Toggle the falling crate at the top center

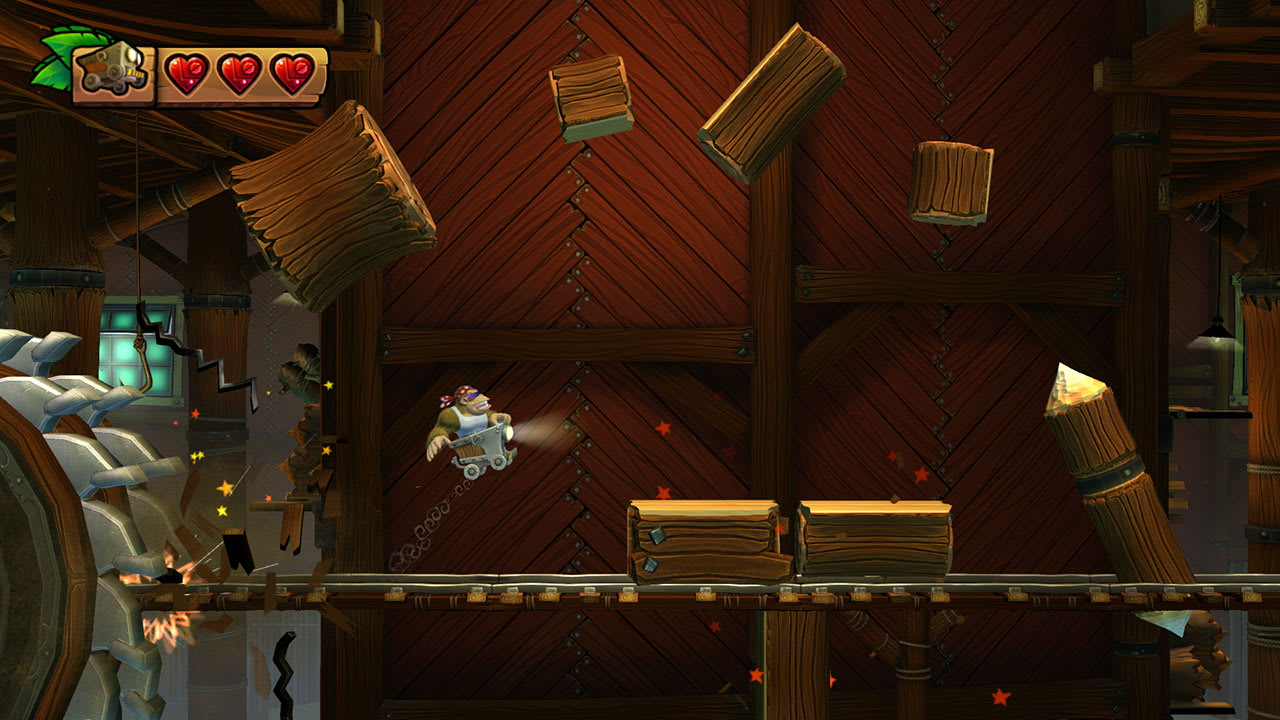click(x=591, y=93)
